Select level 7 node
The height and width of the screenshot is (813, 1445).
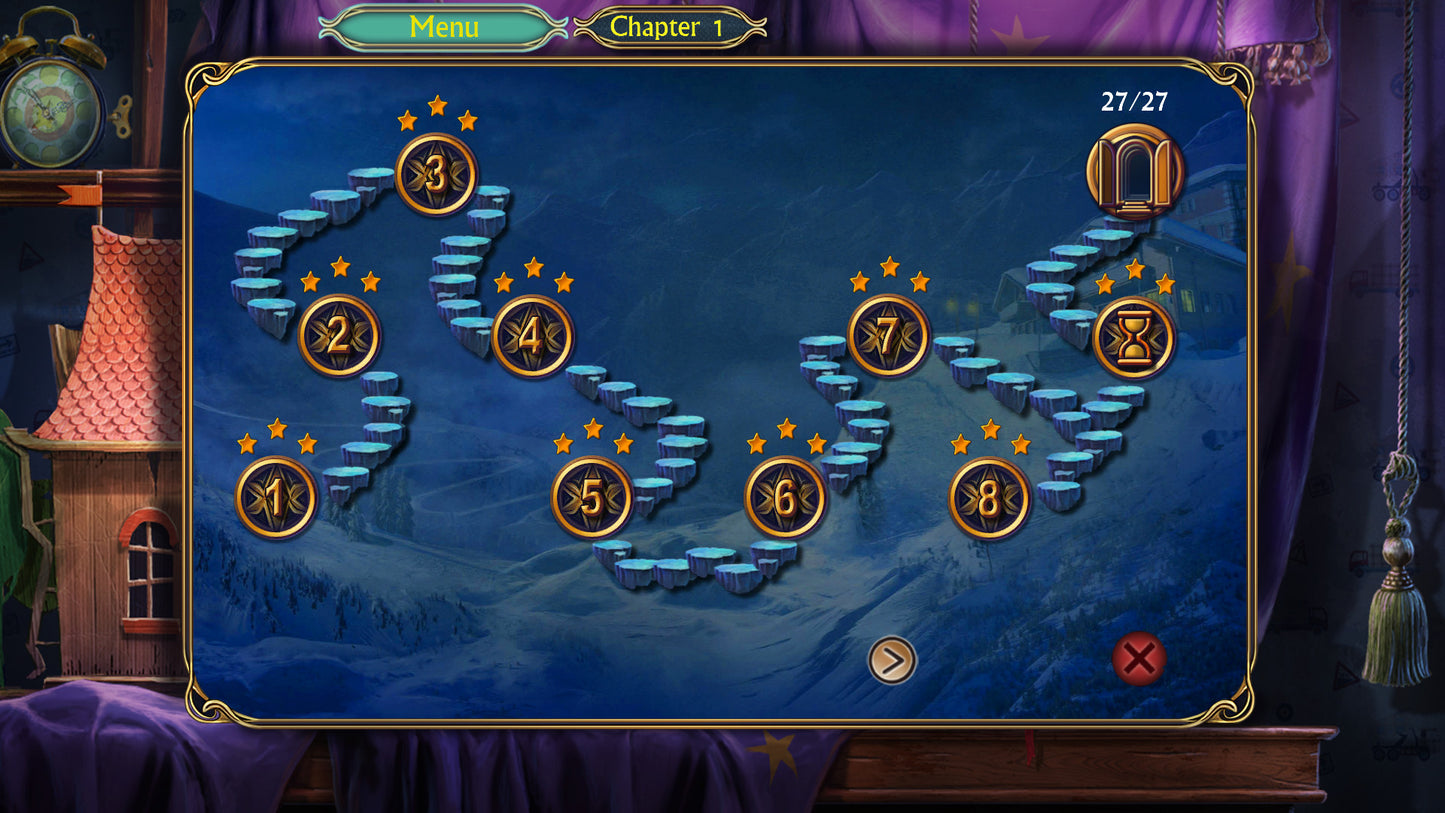(x=888, y=336)
